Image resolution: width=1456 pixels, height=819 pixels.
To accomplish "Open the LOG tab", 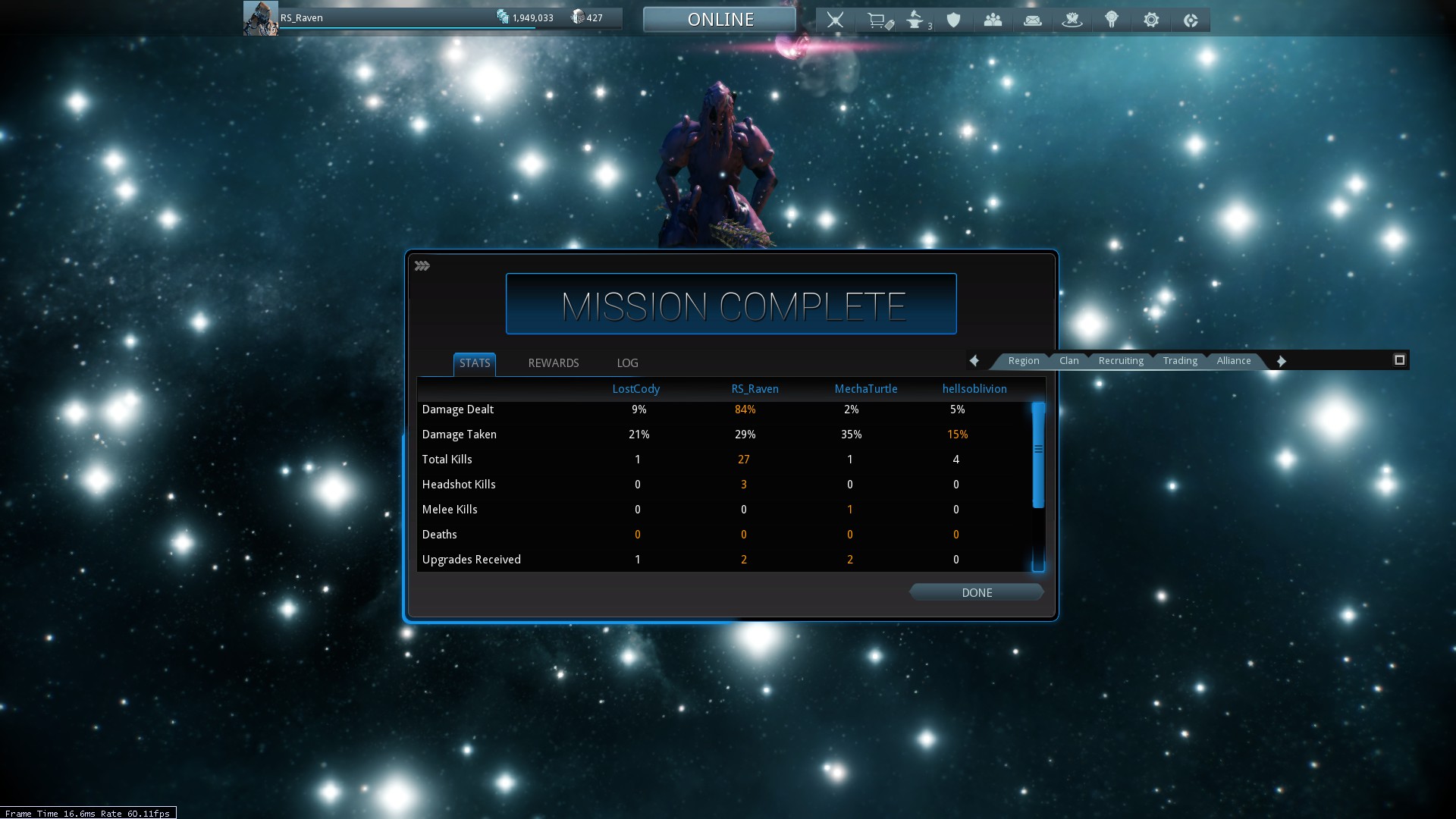I will 627,363.
